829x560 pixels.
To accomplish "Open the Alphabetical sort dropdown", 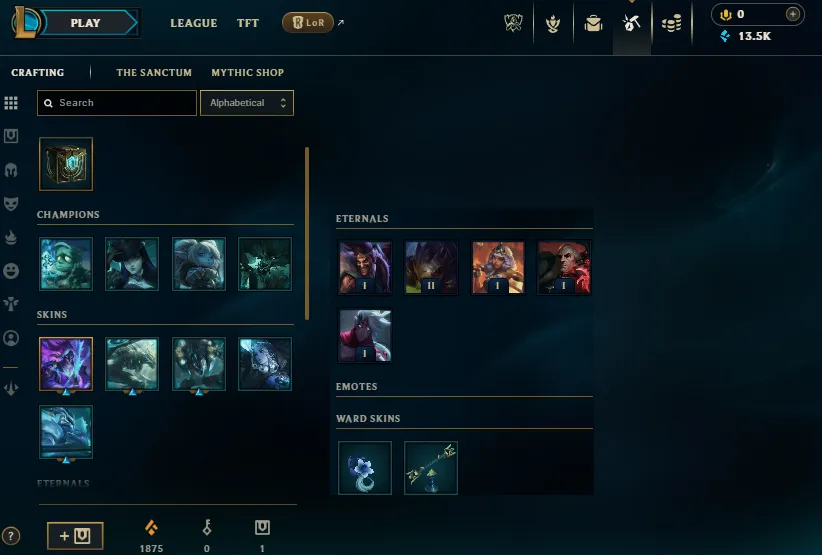I will pos(247,103).
